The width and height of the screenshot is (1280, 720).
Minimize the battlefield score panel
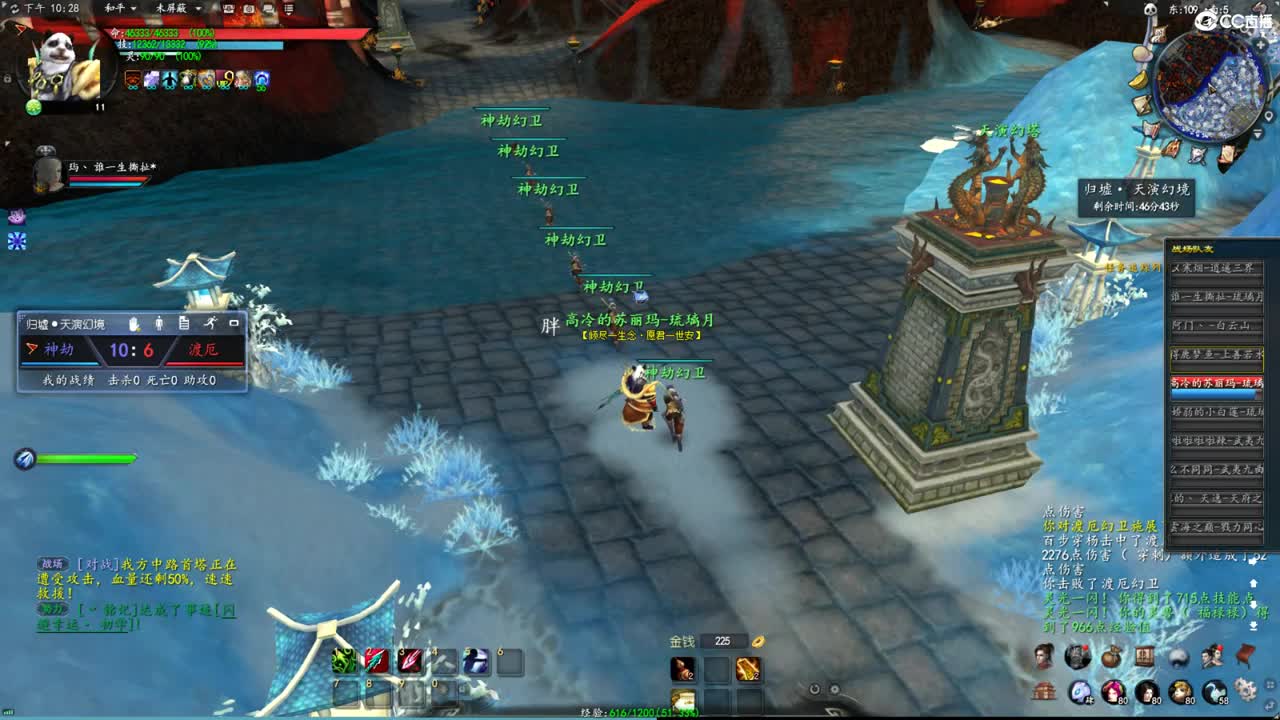(234, 323)
